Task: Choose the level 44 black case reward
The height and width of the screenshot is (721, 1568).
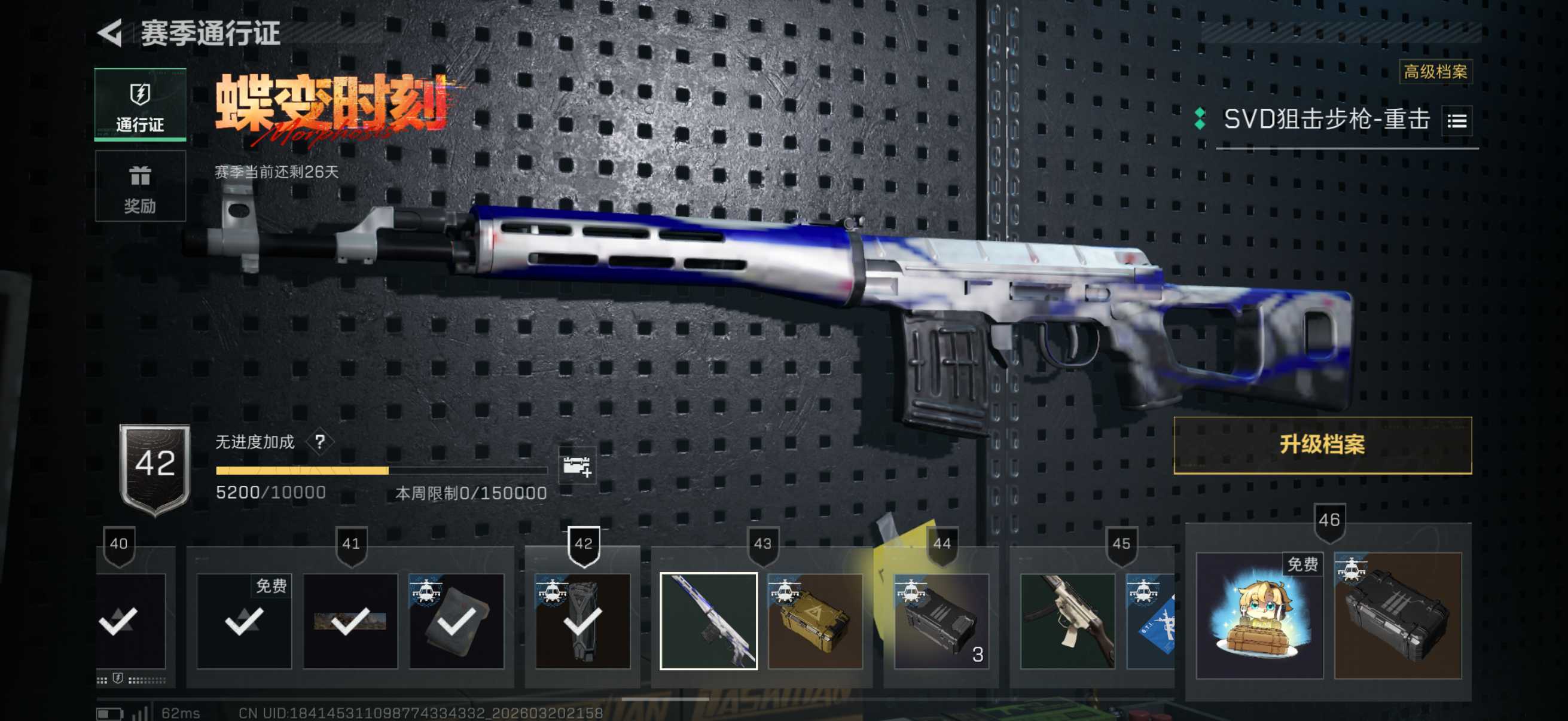Action: (x=941, y=621)
